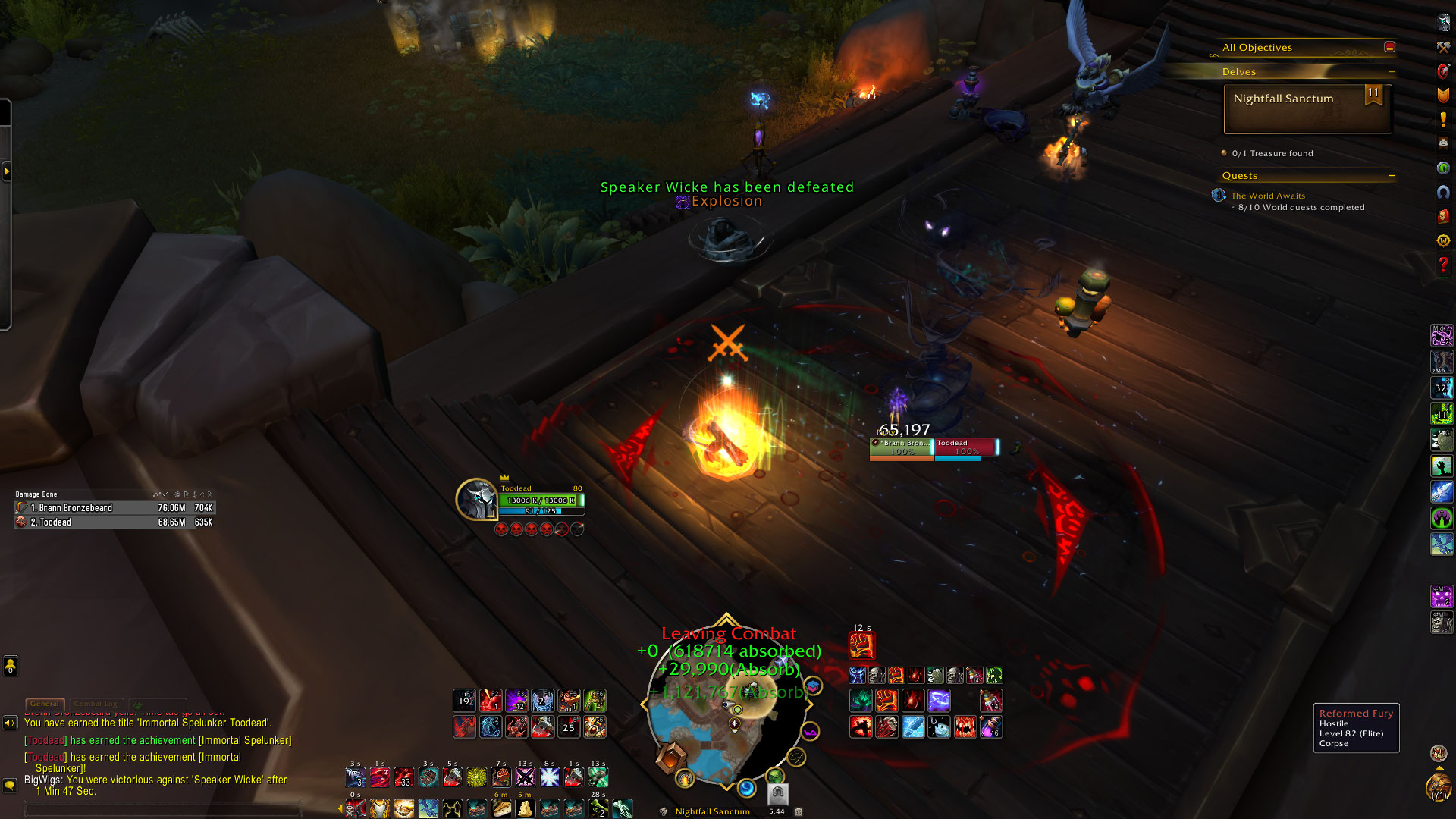The width and height of the screenshot is (1456, 819).
Task: Open the red question mark help icon
Action: (1443, 265)
